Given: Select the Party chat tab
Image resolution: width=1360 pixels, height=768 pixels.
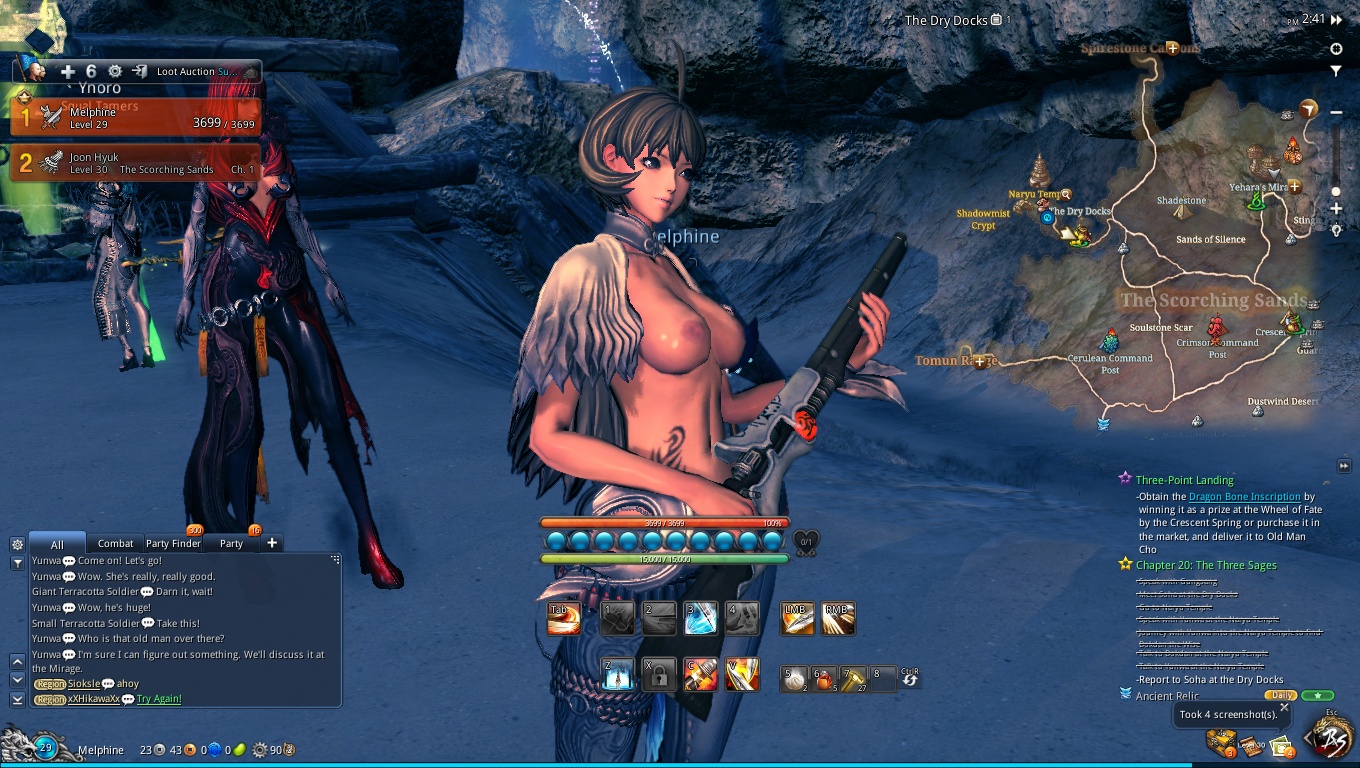Looking at the screenshot, I should coord(231,543).
